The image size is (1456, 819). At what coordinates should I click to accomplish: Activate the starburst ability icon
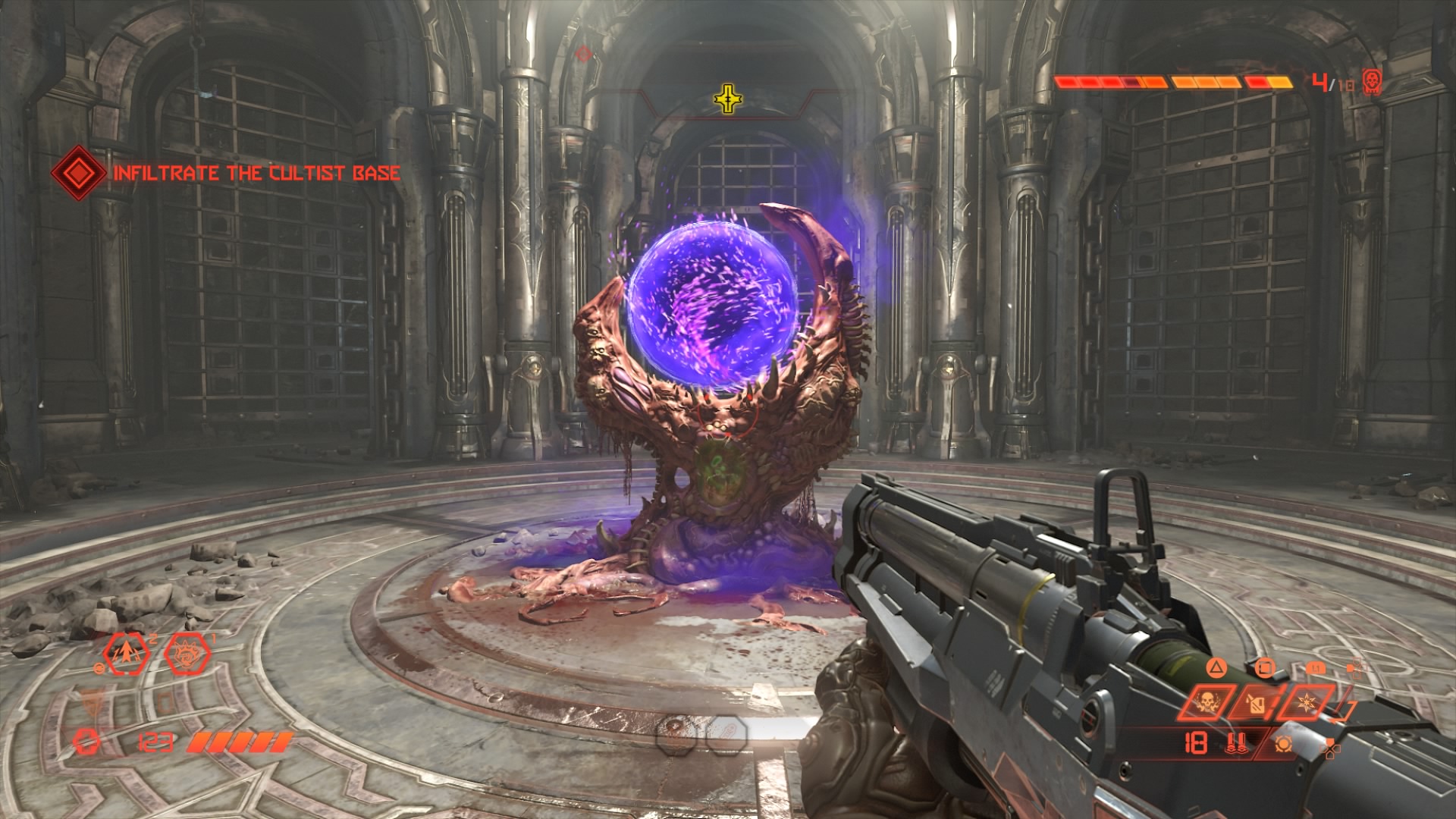[1307, 703]
